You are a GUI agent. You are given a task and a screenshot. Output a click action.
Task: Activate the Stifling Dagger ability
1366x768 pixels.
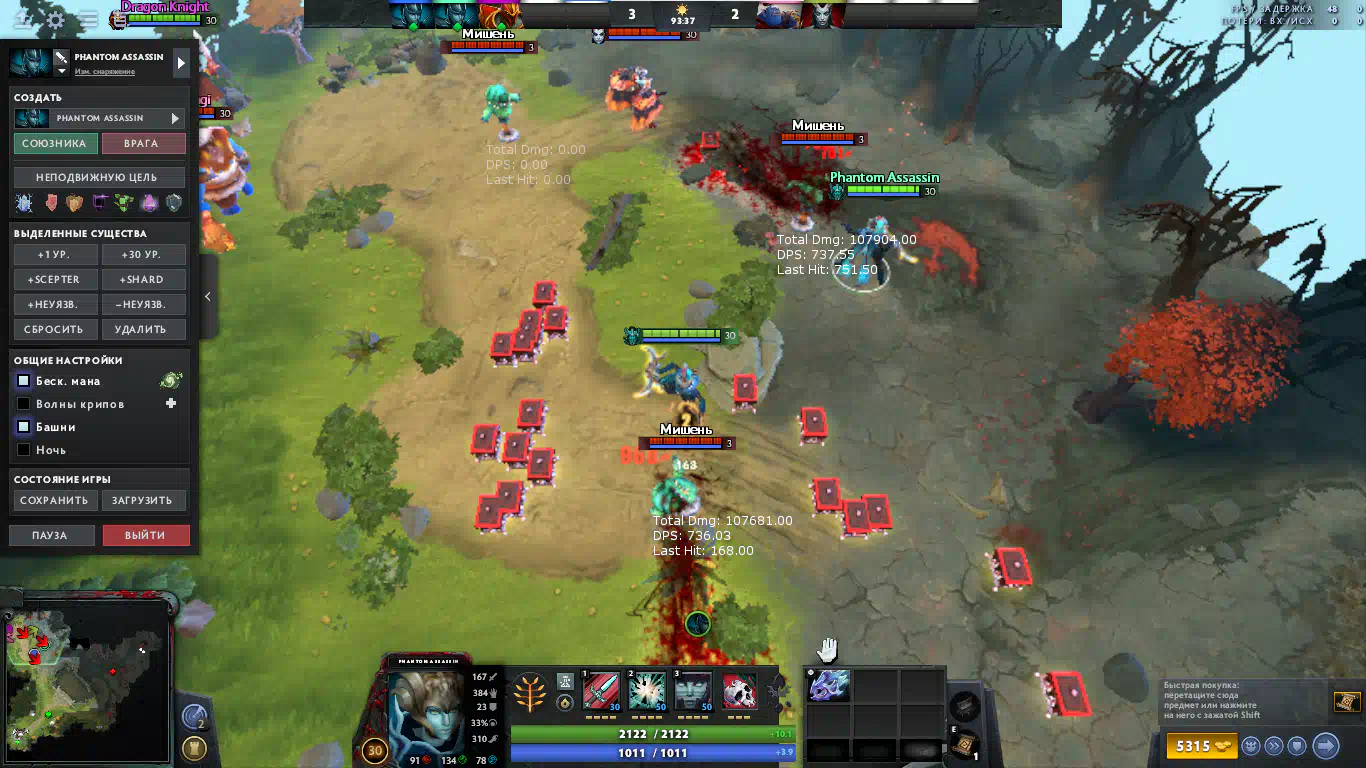coord(601,691)
